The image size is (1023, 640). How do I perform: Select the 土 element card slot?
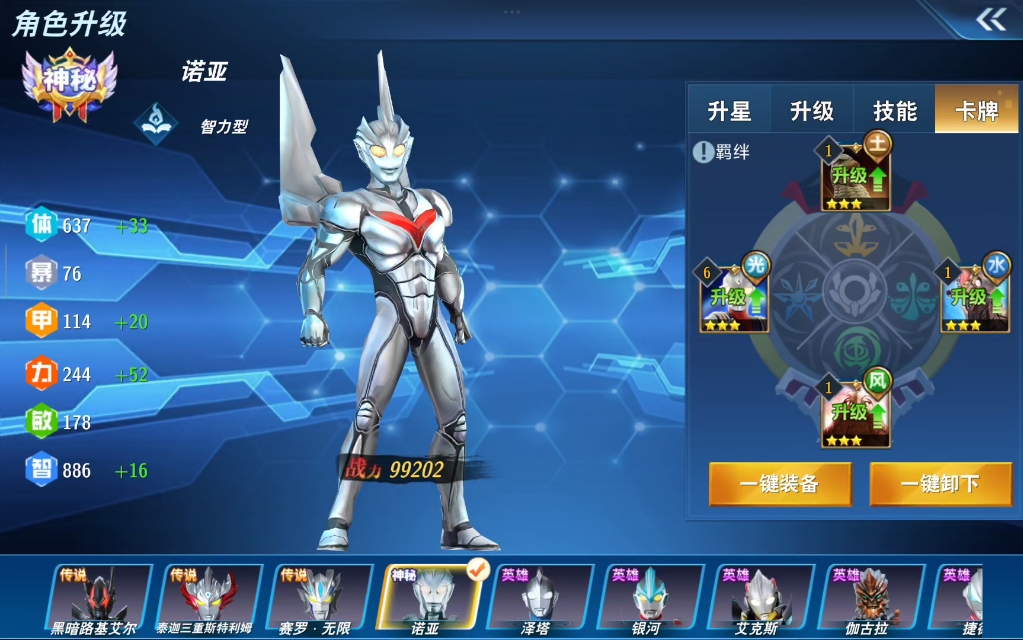tap(856, 173)
